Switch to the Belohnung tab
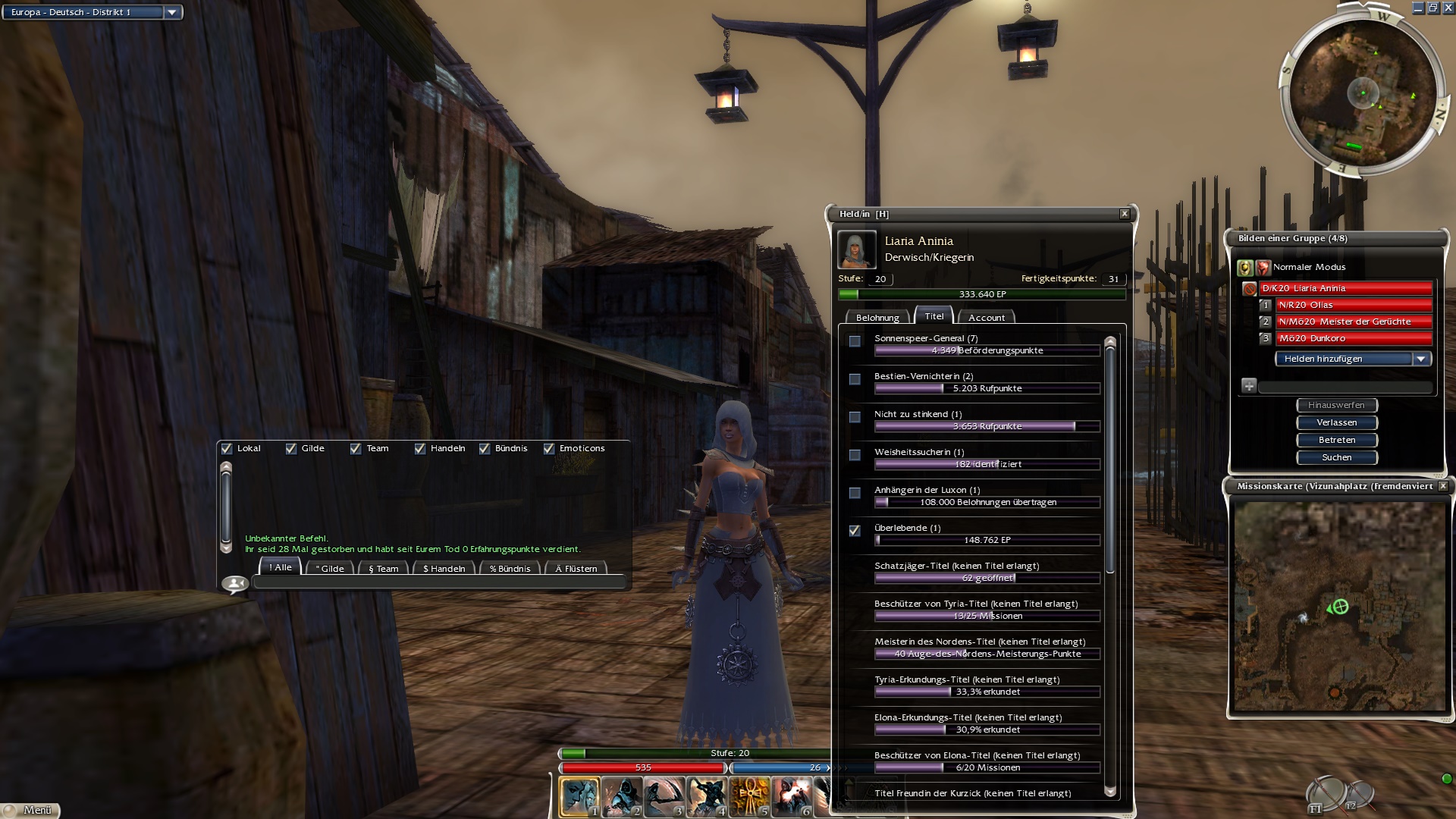This screenshot has height=819, width=1456. (x=877, y=318)
